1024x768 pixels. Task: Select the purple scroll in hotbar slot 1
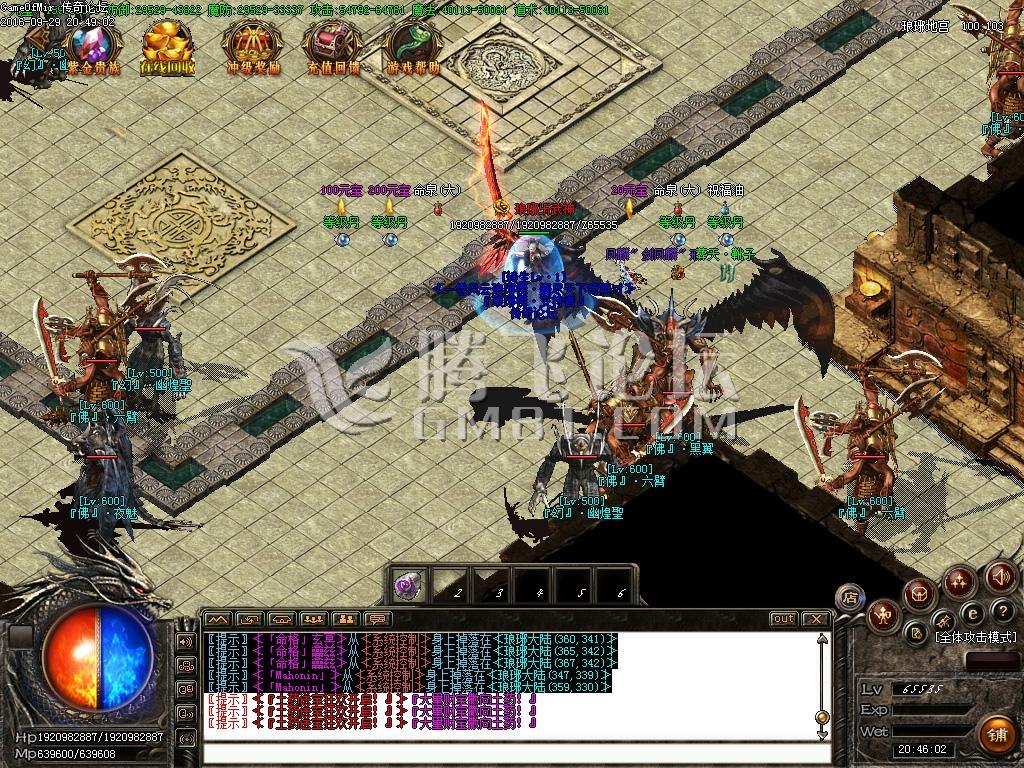(408, 586)
